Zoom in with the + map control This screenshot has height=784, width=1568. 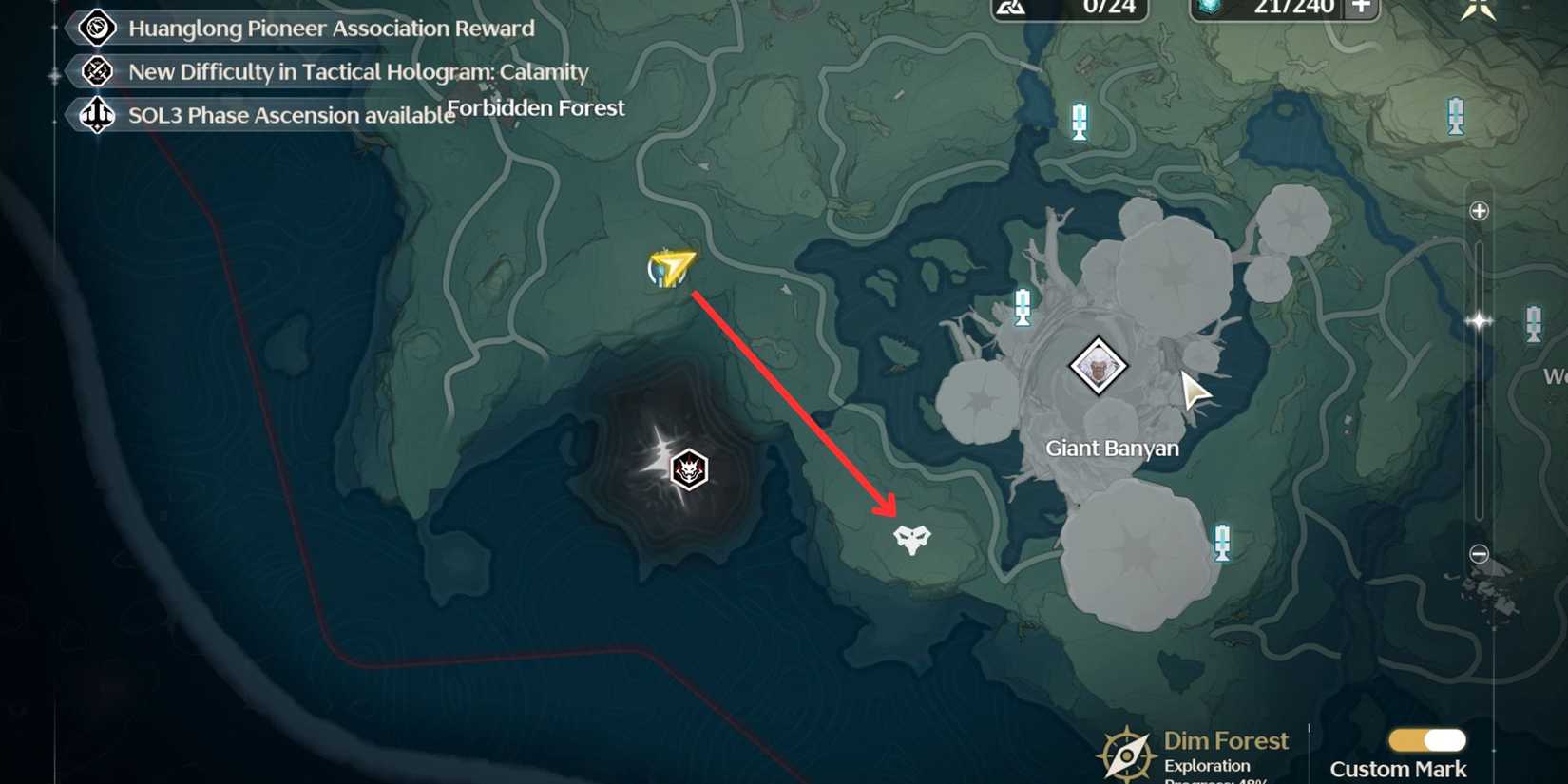[x=1479, y=209]
